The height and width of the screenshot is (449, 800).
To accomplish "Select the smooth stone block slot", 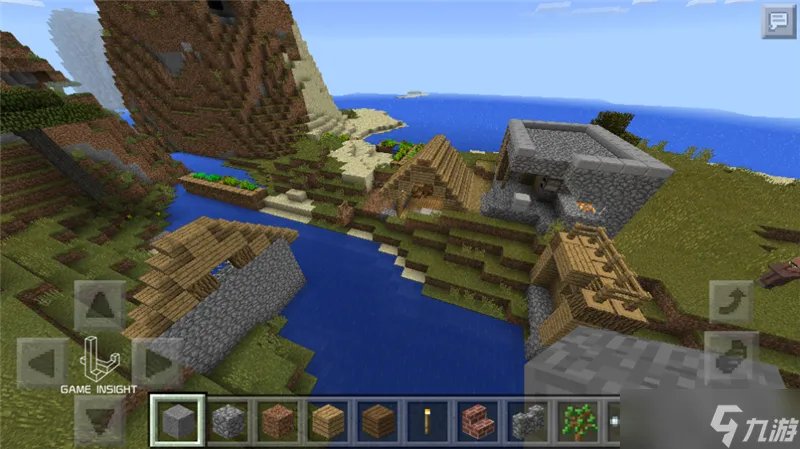I will (x=177, y=421).
